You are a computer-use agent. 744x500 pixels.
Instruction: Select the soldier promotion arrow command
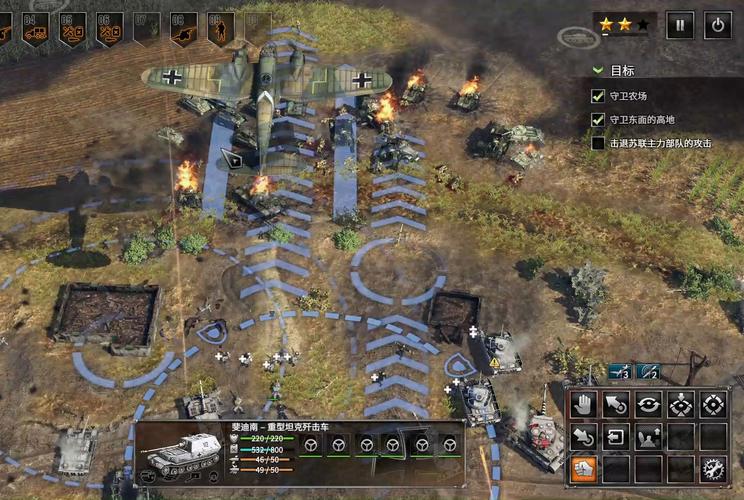[648, 436]
